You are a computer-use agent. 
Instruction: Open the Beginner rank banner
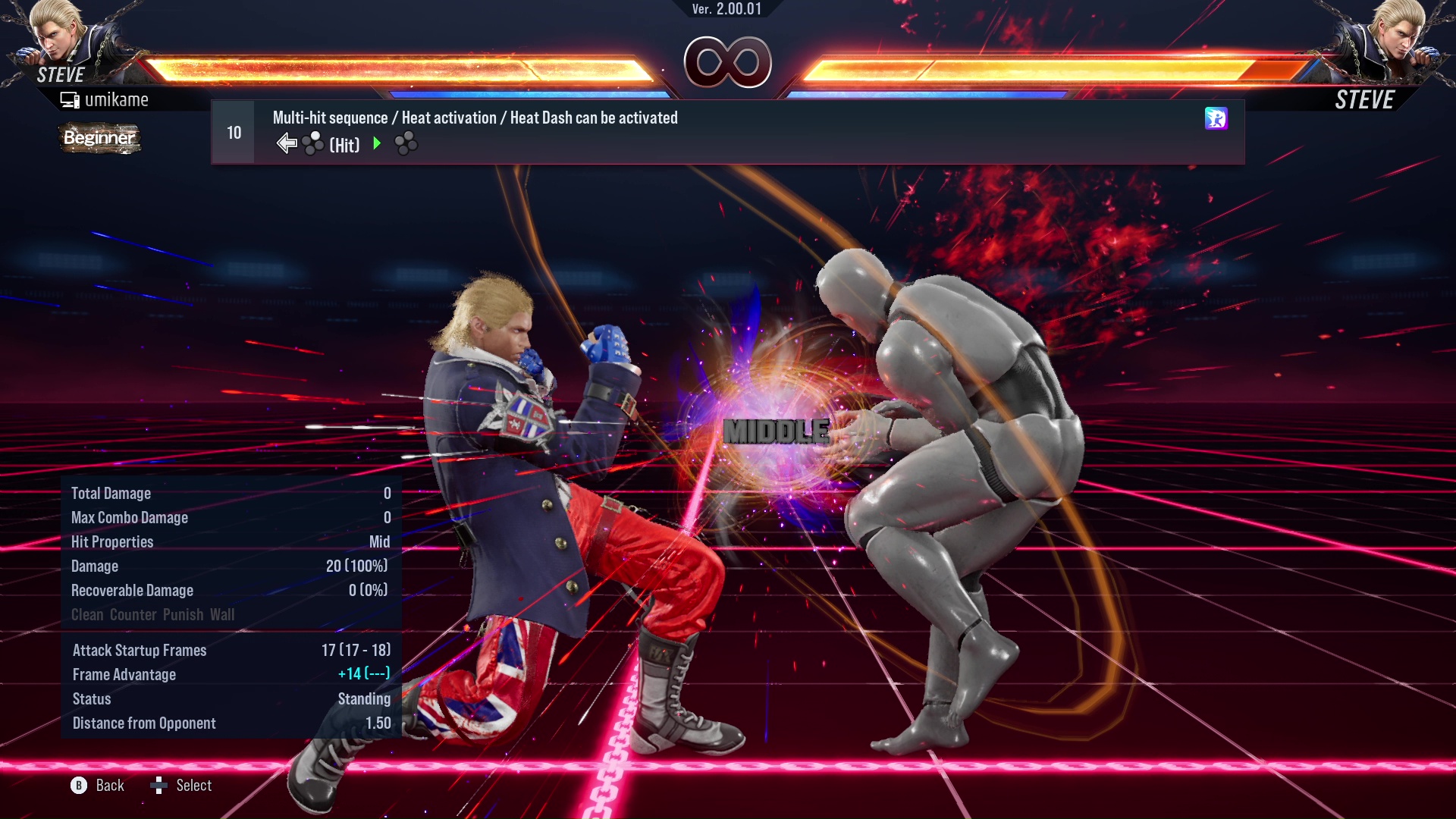tap(99, 139)
